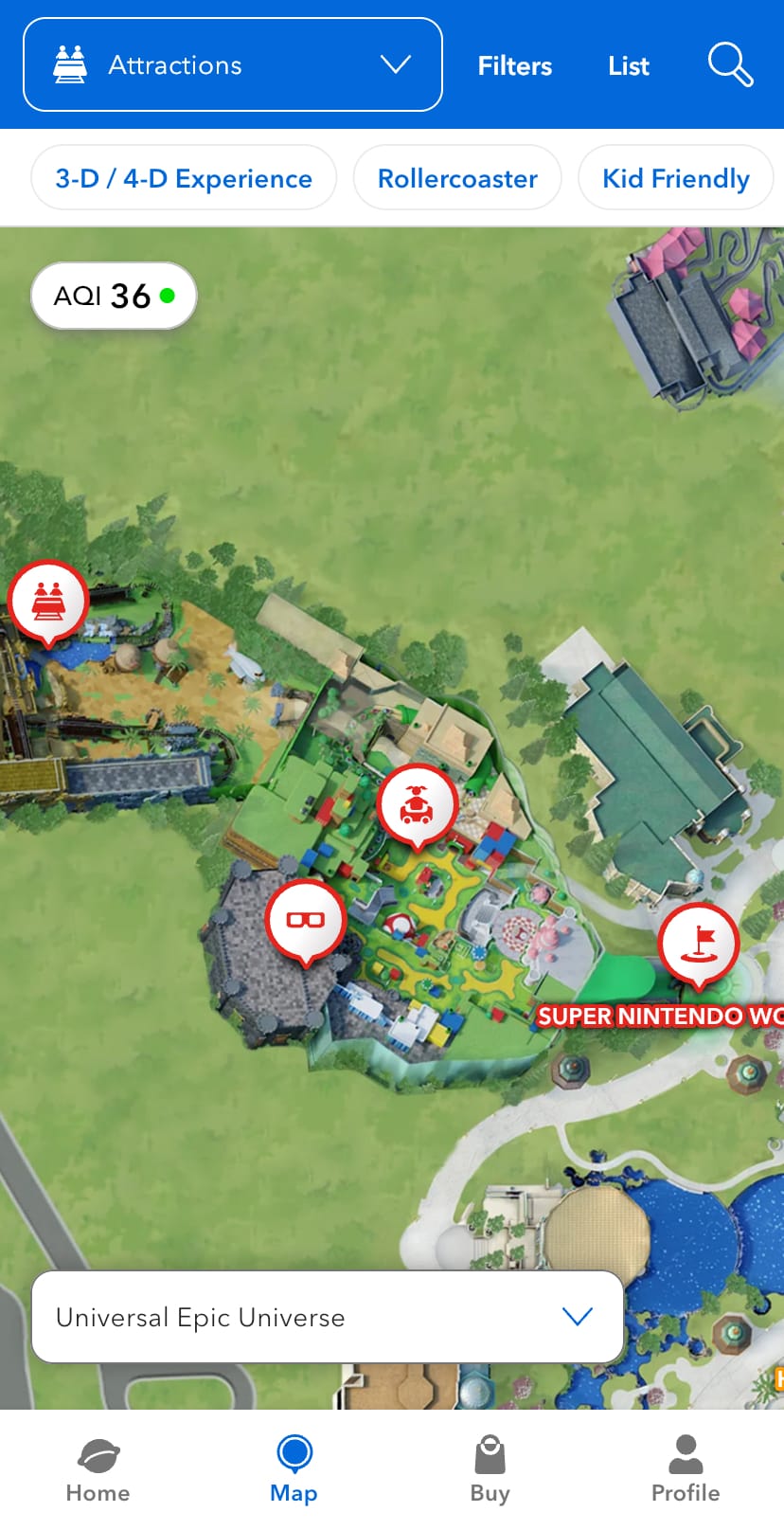The image size is (784, 1530).
Task: Switch to List view
Action: (x=628, y=66)
